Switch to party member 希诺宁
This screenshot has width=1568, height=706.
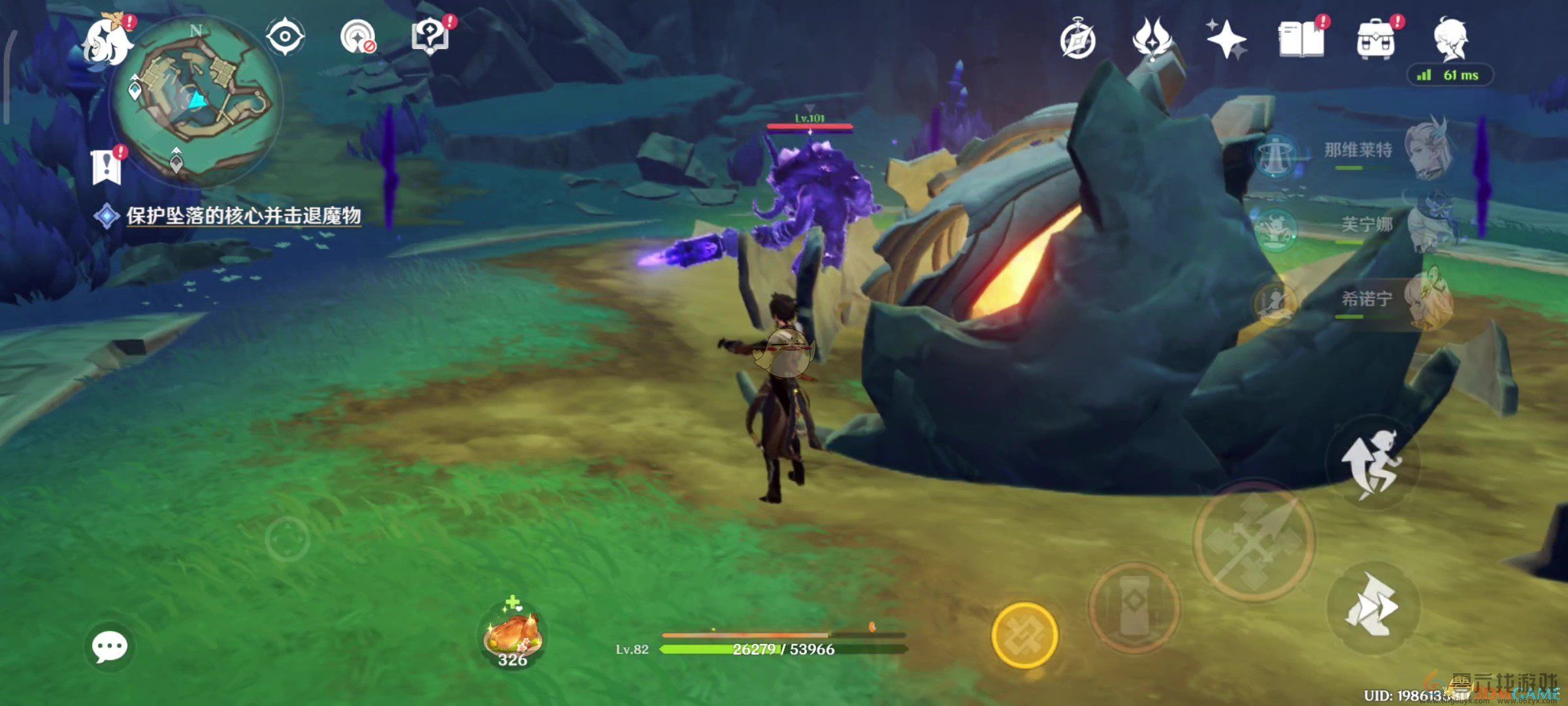pos(1365,301)
